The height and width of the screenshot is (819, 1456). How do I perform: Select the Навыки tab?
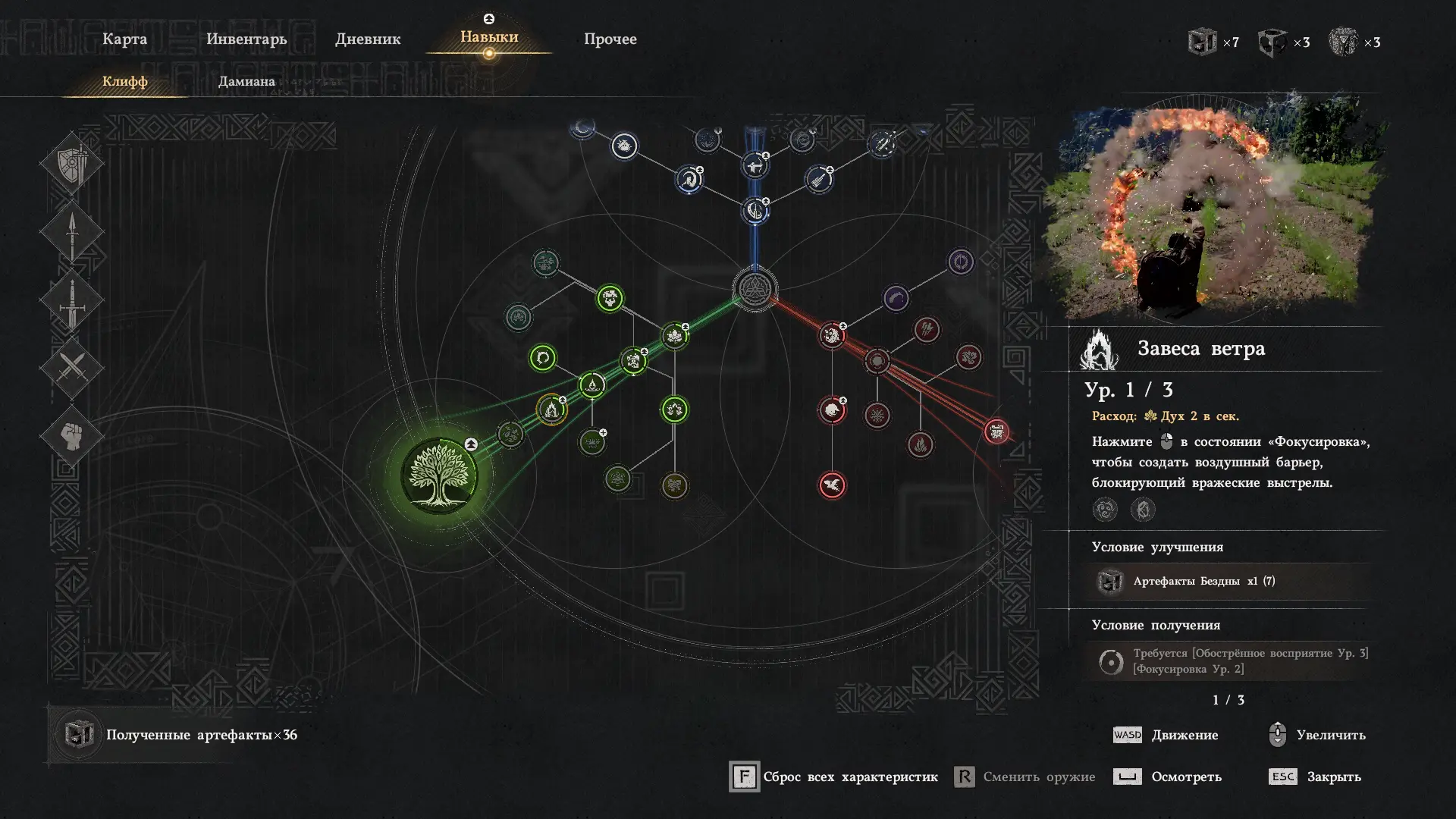pos(489,37)
